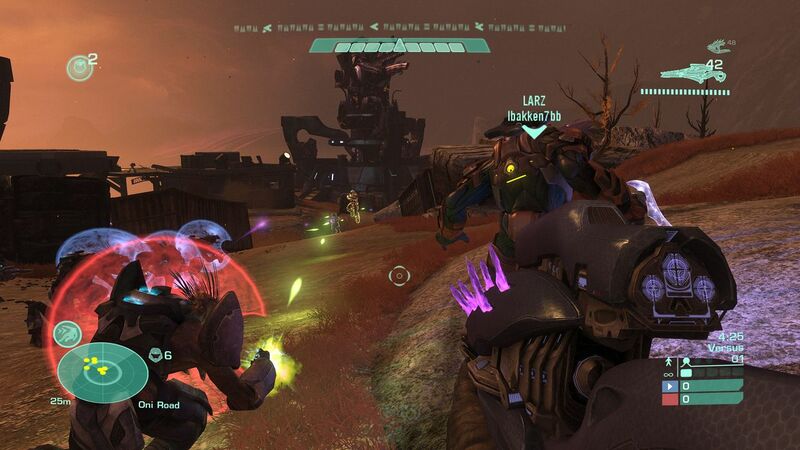Image resolution: width=800 pixels, height=450 pixels.
Task: Switch to the secondary weapon icon showing 48
Action: coord(716,45)
